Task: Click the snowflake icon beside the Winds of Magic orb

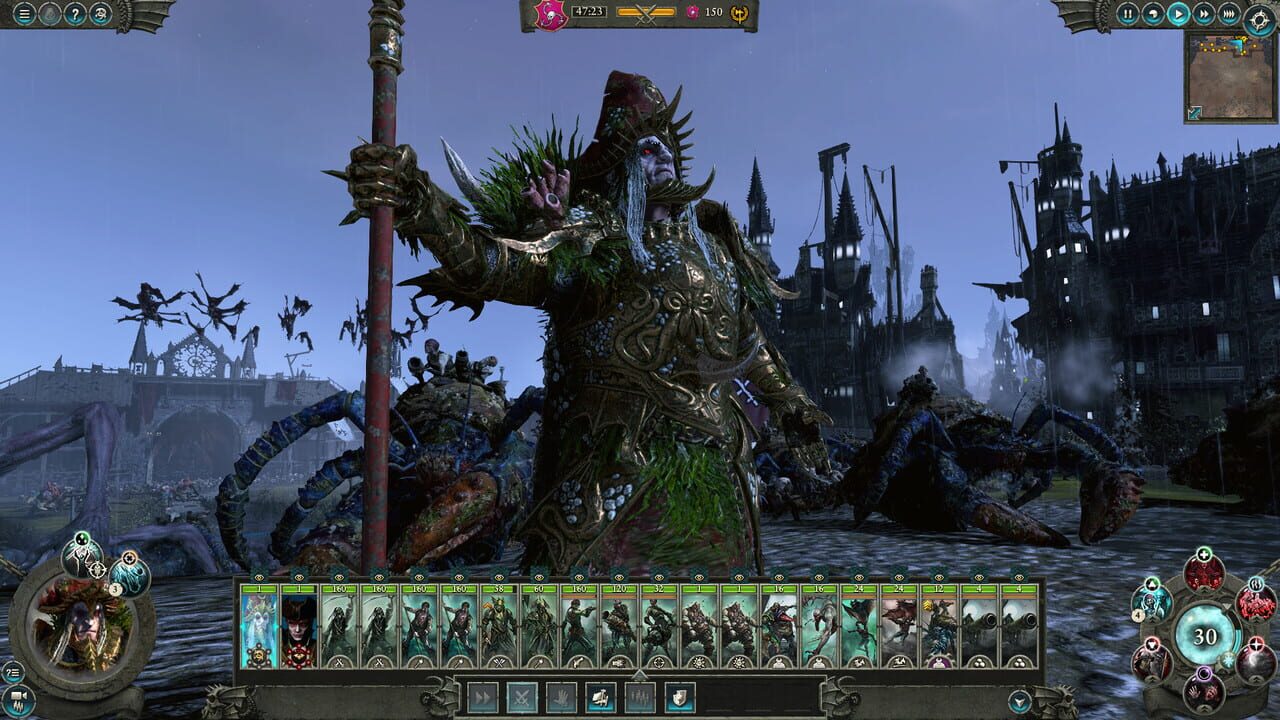Action: coord(1228,661)
